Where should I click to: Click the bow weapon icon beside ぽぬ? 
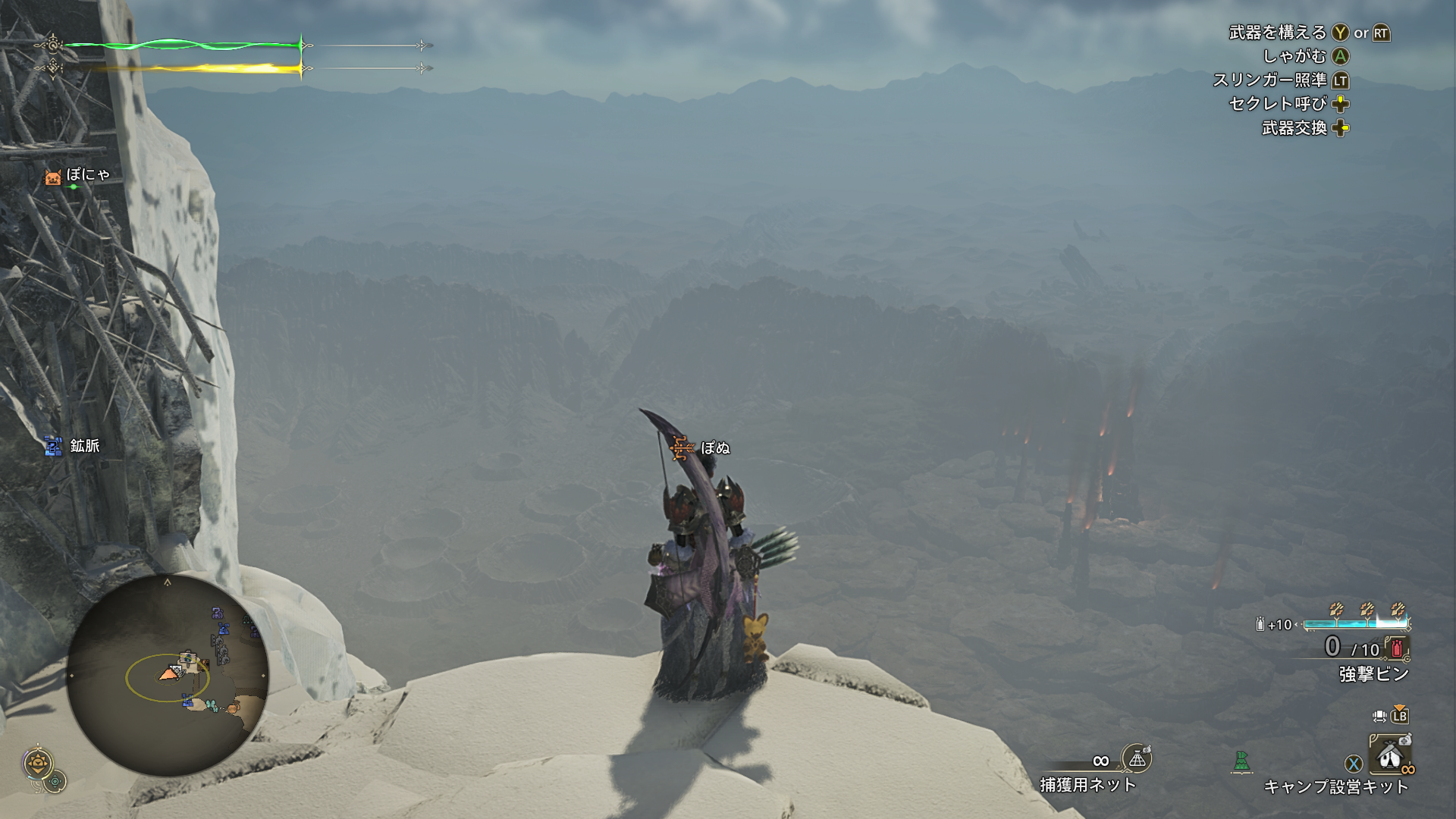click(681, 448)
